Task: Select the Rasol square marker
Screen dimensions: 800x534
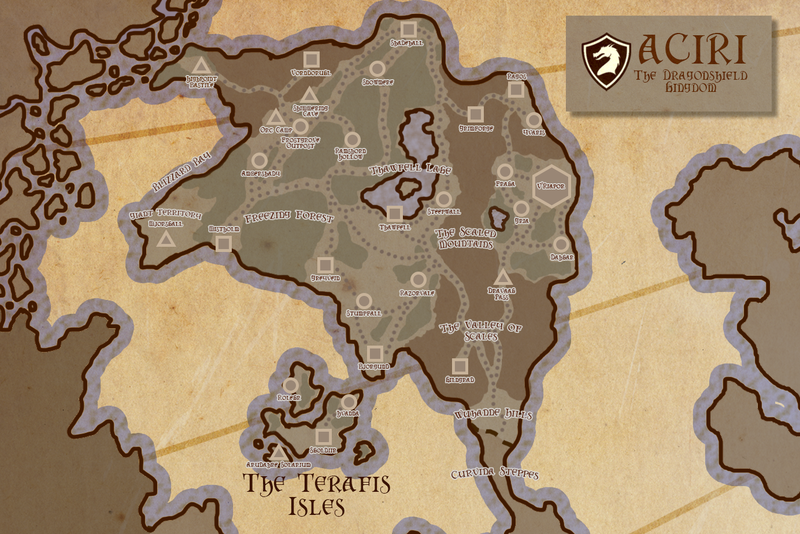Action: pyautogui.click(x=515, y=89)
